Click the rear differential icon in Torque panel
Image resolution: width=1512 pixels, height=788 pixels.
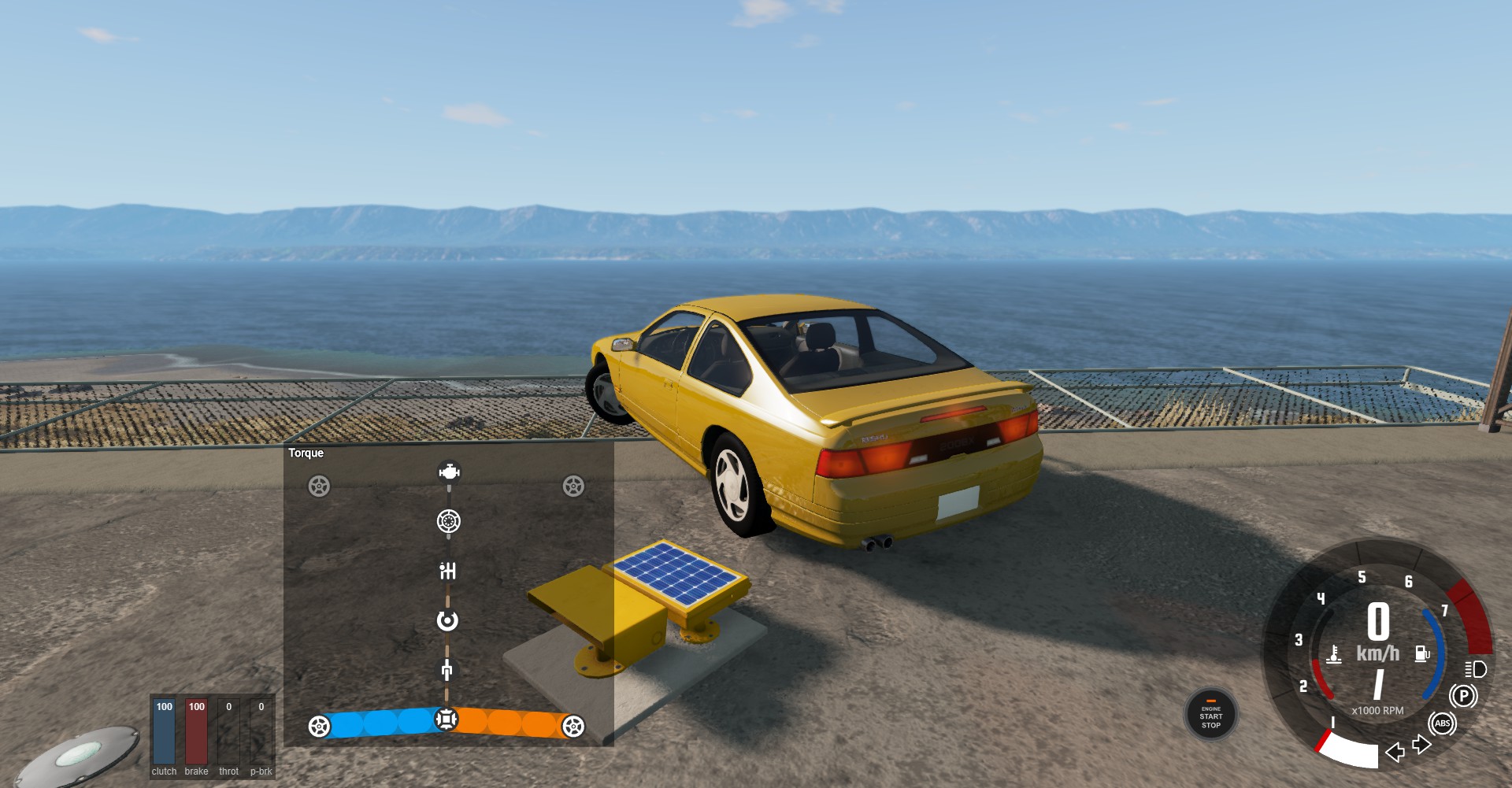point(446,719)
